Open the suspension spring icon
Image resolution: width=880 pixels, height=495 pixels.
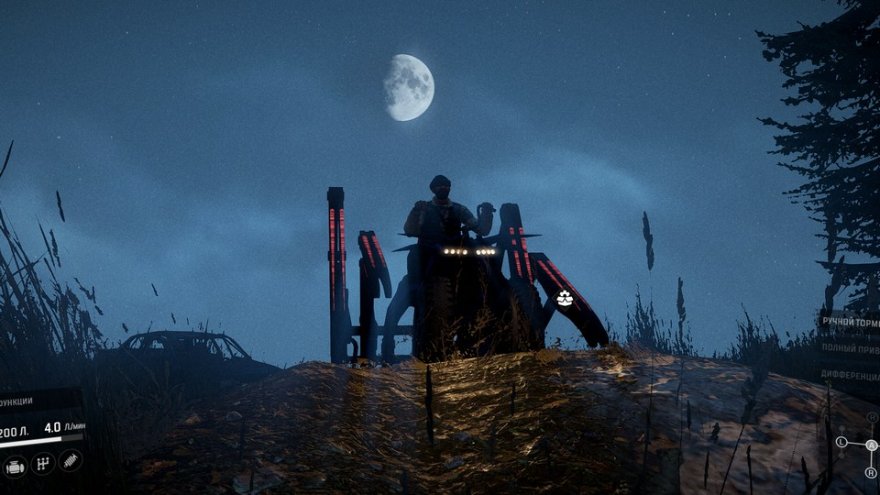[70, 461]
